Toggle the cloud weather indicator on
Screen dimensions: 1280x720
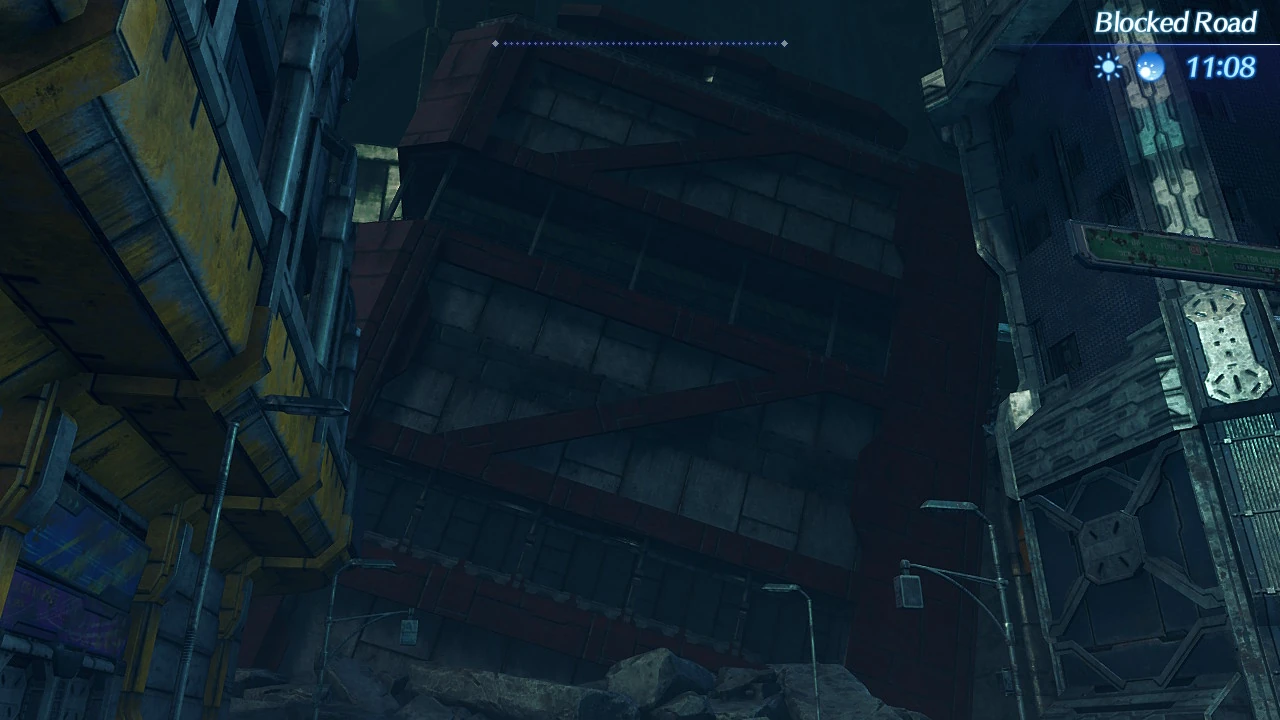1151,67
